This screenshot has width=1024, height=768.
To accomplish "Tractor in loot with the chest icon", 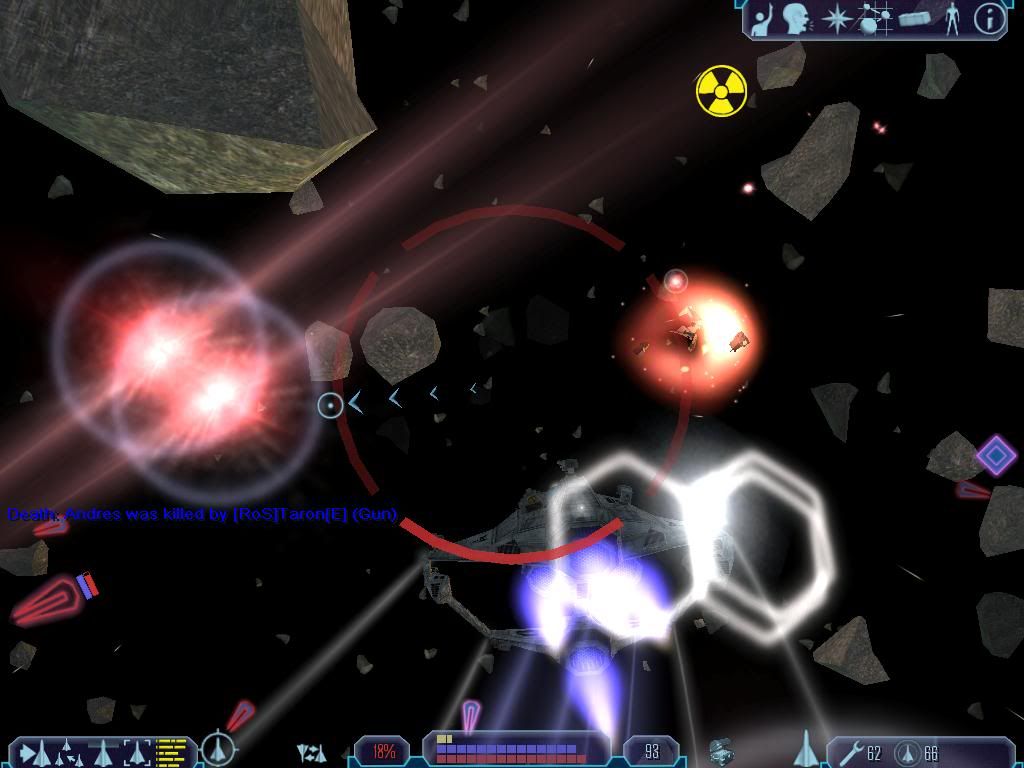I will pyautogui.click(x=722, y=750).
